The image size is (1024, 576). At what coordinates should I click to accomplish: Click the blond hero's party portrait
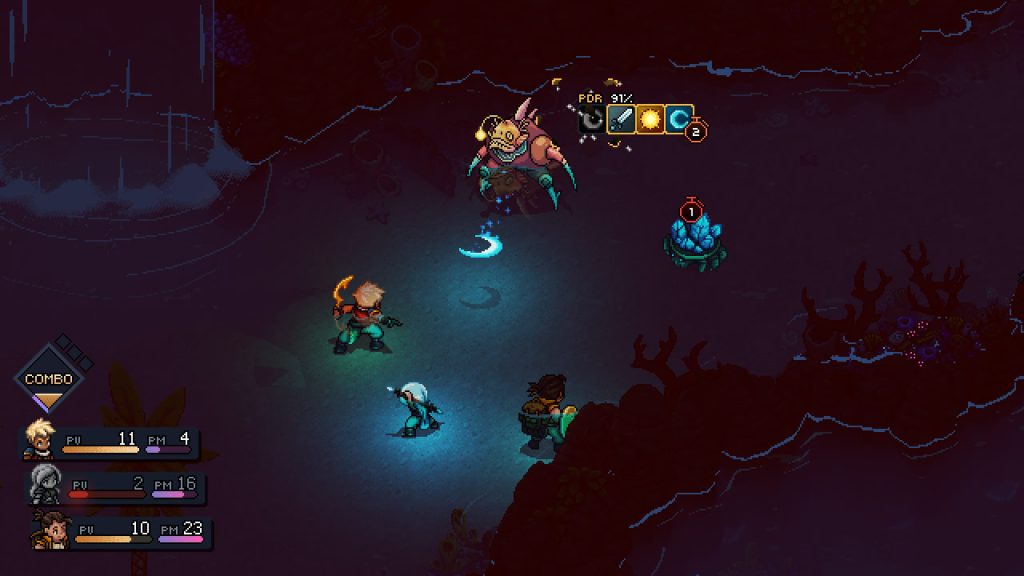(x=41, y=440)
